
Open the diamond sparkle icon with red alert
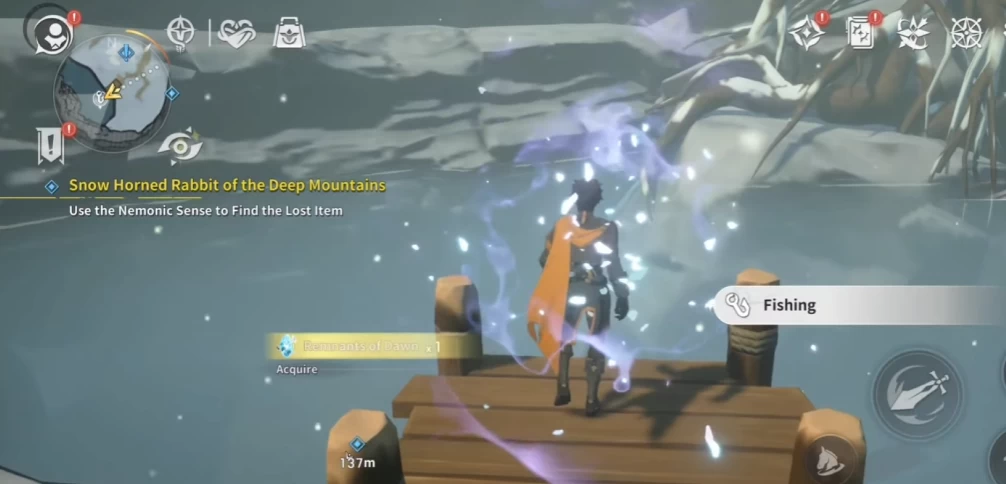pyautogui.click(x=805, y=33)
